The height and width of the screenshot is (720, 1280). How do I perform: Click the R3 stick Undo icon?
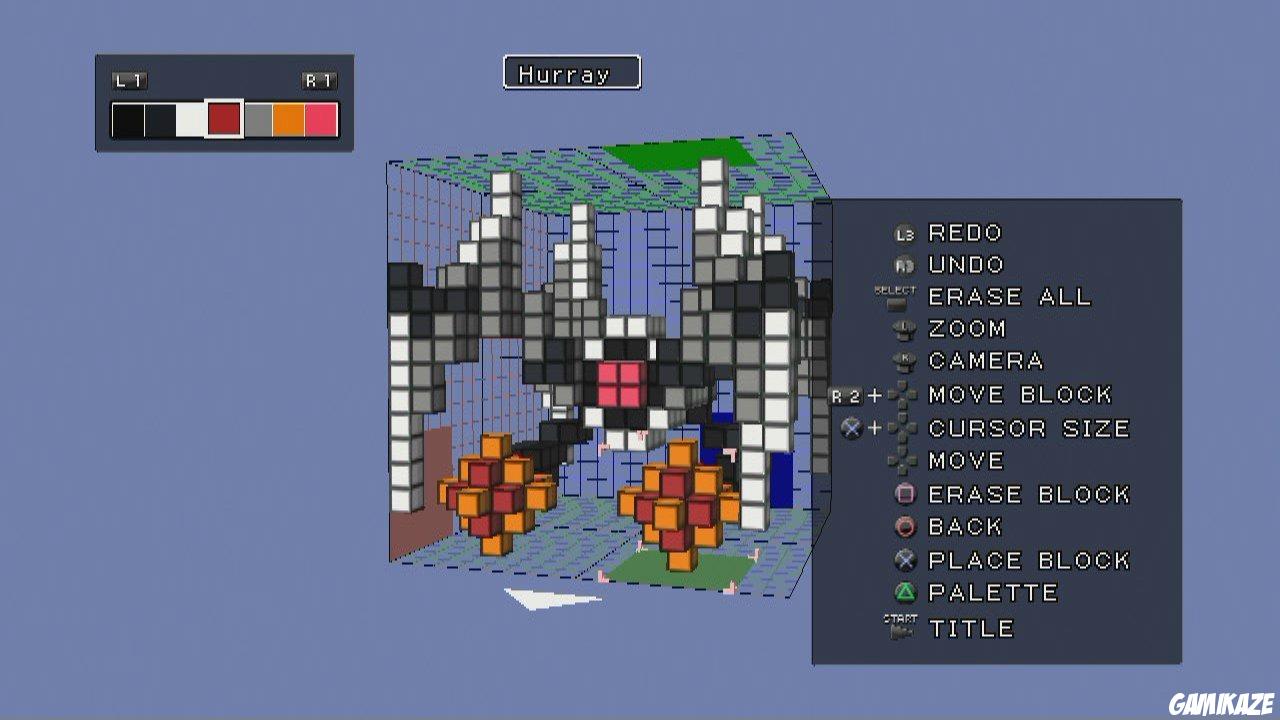click(903, 263)
